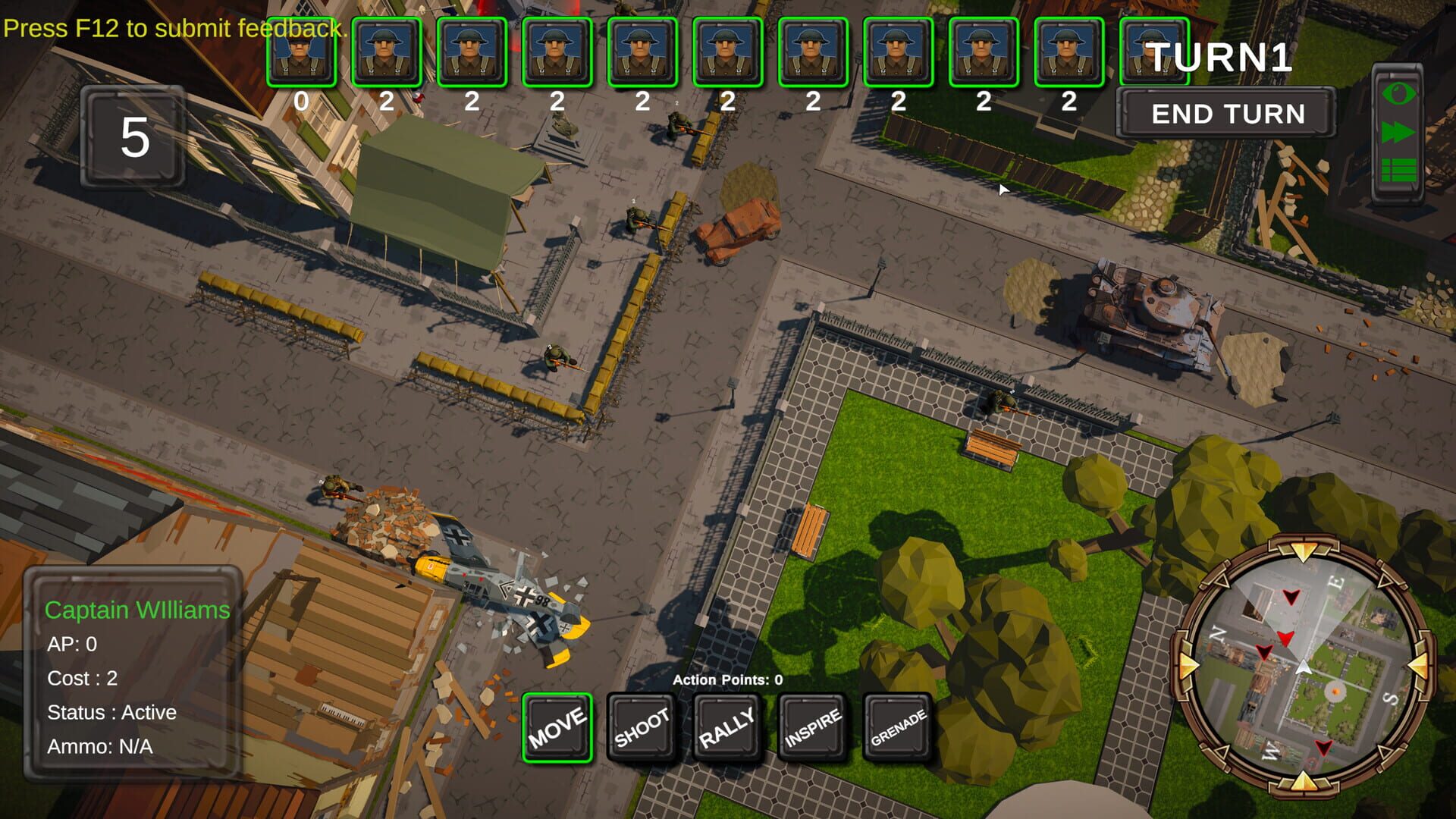The height and width of the screenshot is (819, 1456).
Task: Deselect the second highlighted soldier portrait
Action: [387, 51]
